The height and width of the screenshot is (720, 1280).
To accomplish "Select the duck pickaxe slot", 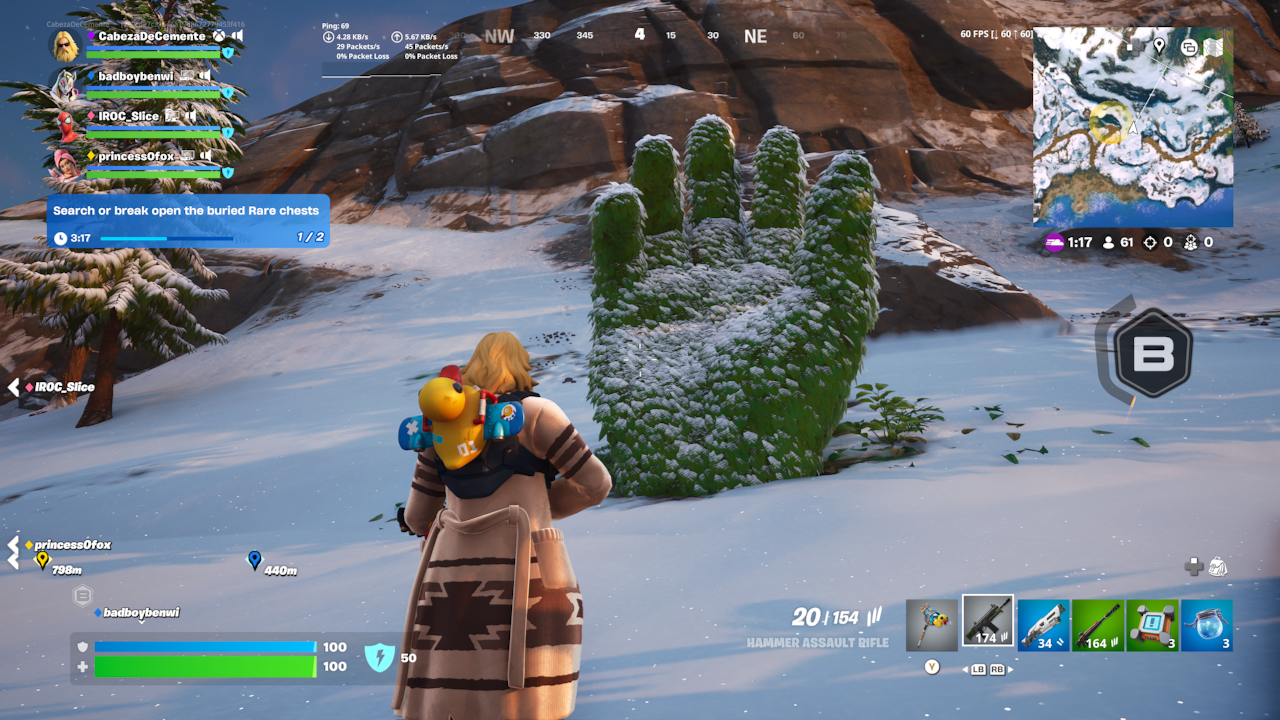I will [x=932, y=625].
